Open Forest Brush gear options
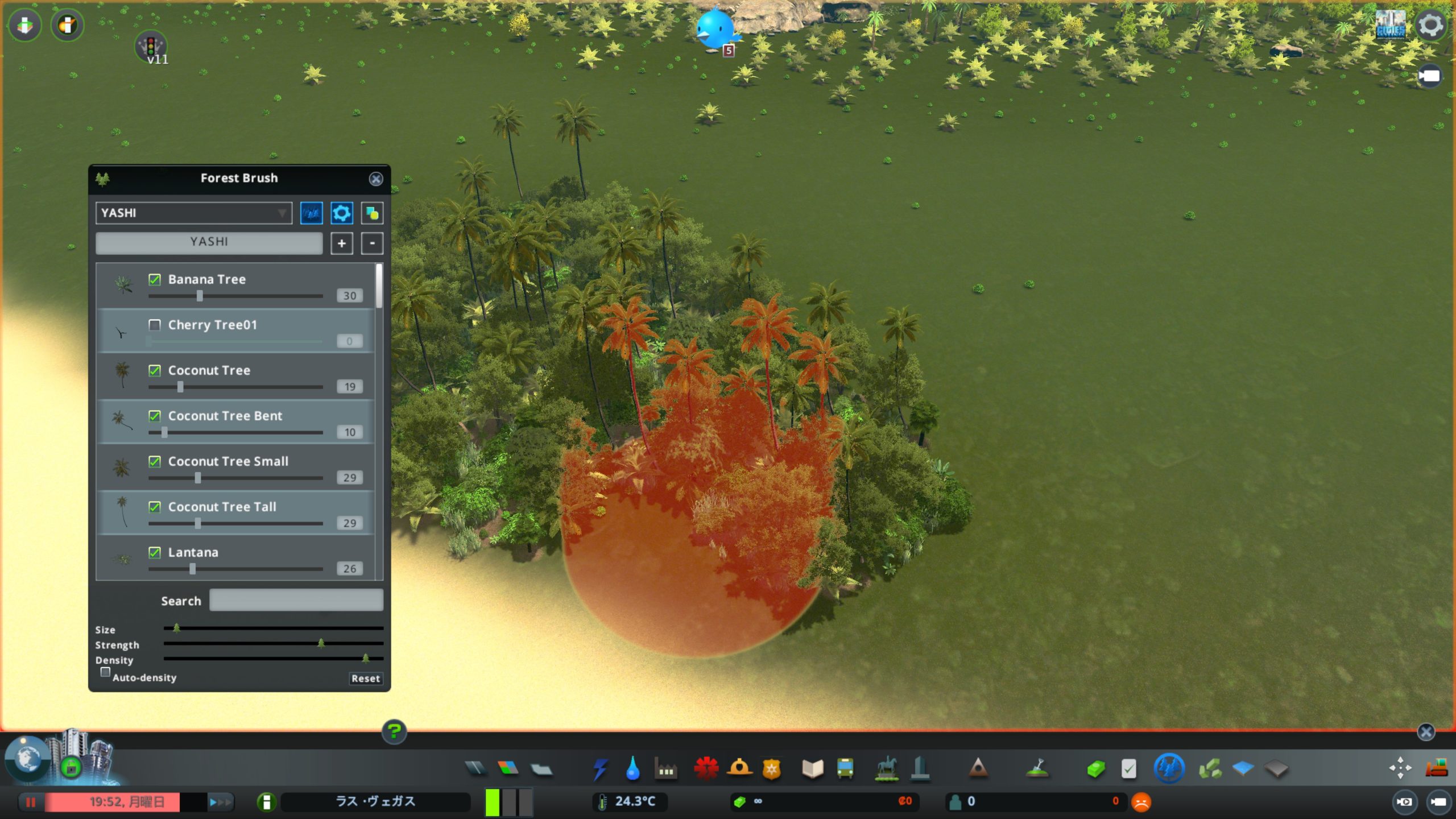Screen dimensions: 1456x819 click(341, 213)
